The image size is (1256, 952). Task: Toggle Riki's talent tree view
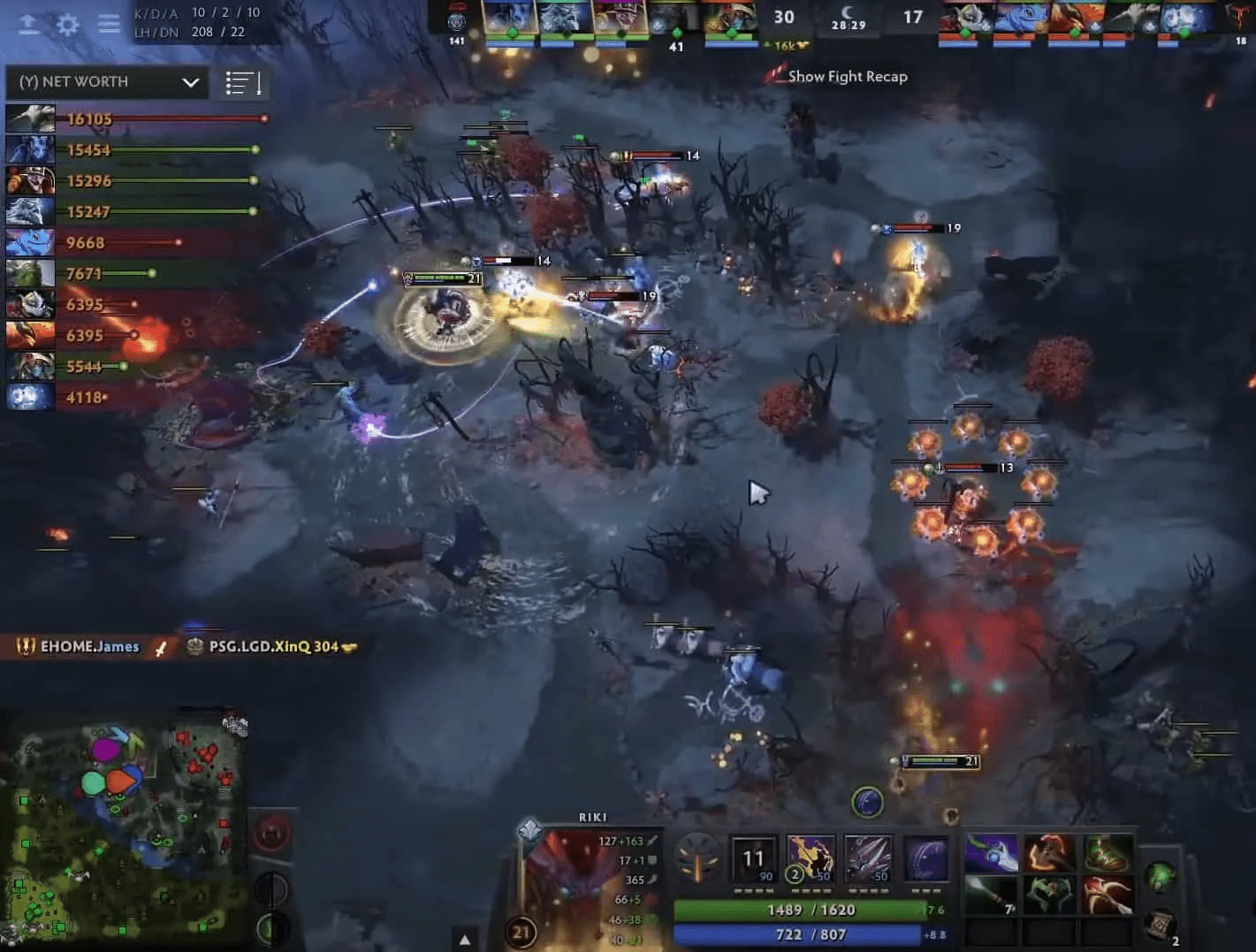tap(529, 832)
